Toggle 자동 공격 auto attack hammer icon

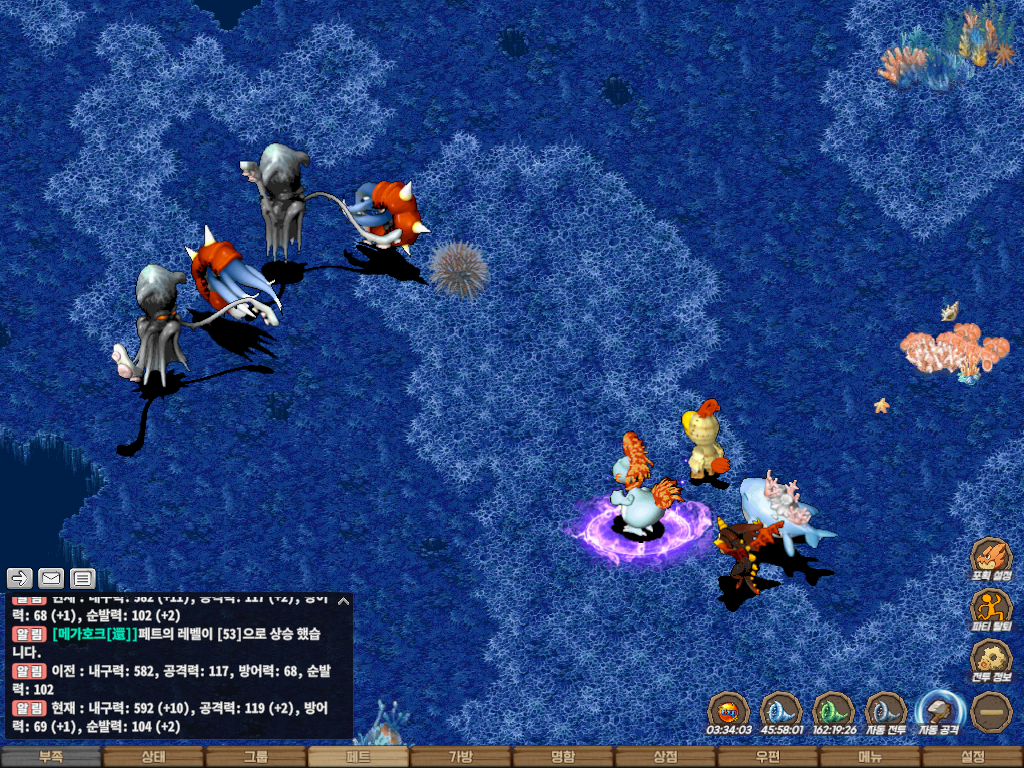click(938, 711)
